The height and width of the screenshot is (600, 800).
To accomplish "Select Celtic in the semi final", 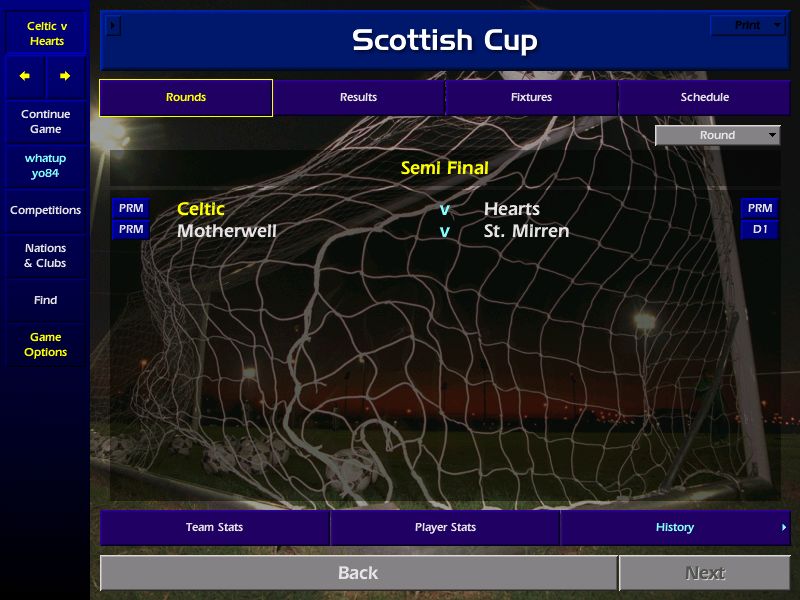I will [201, 209].
